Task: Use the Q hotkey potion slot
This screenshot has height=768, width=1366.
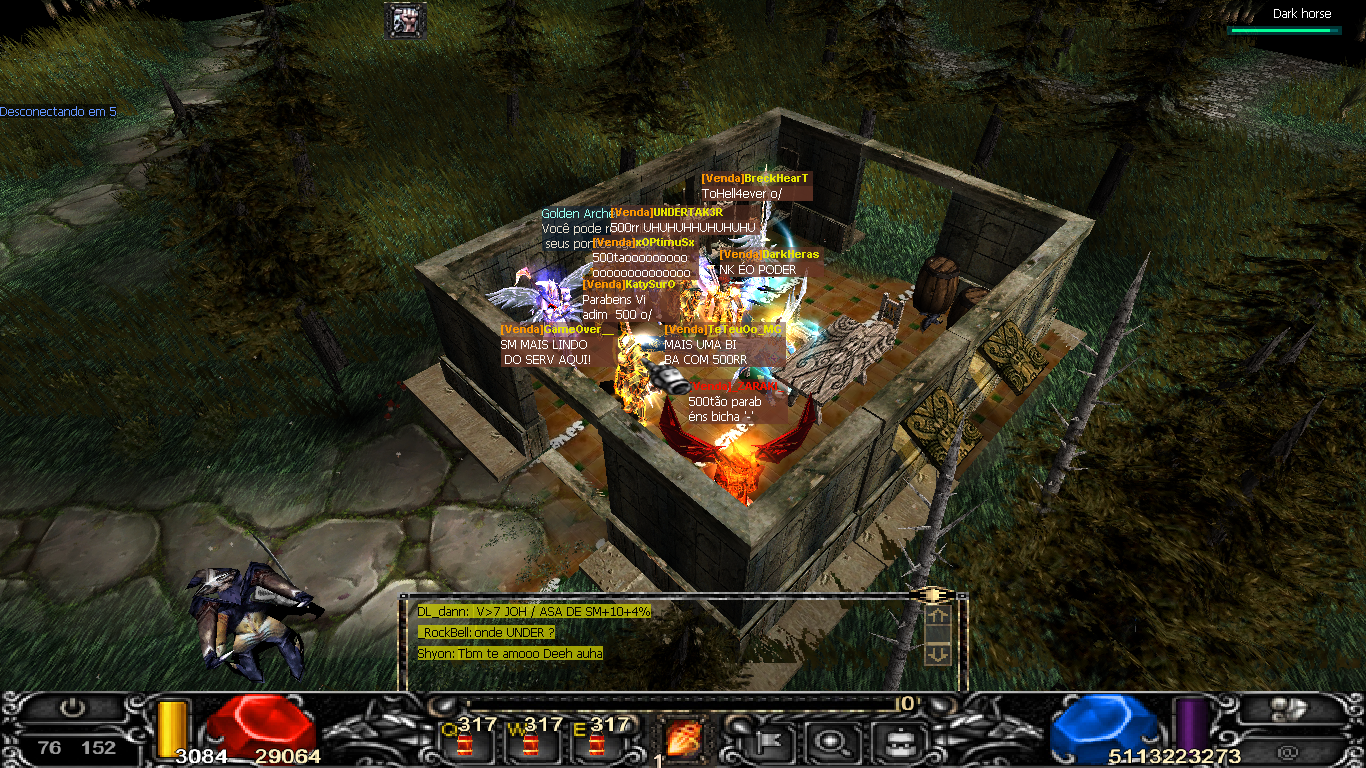Action: pyautogui.click(x=464, y=743)
